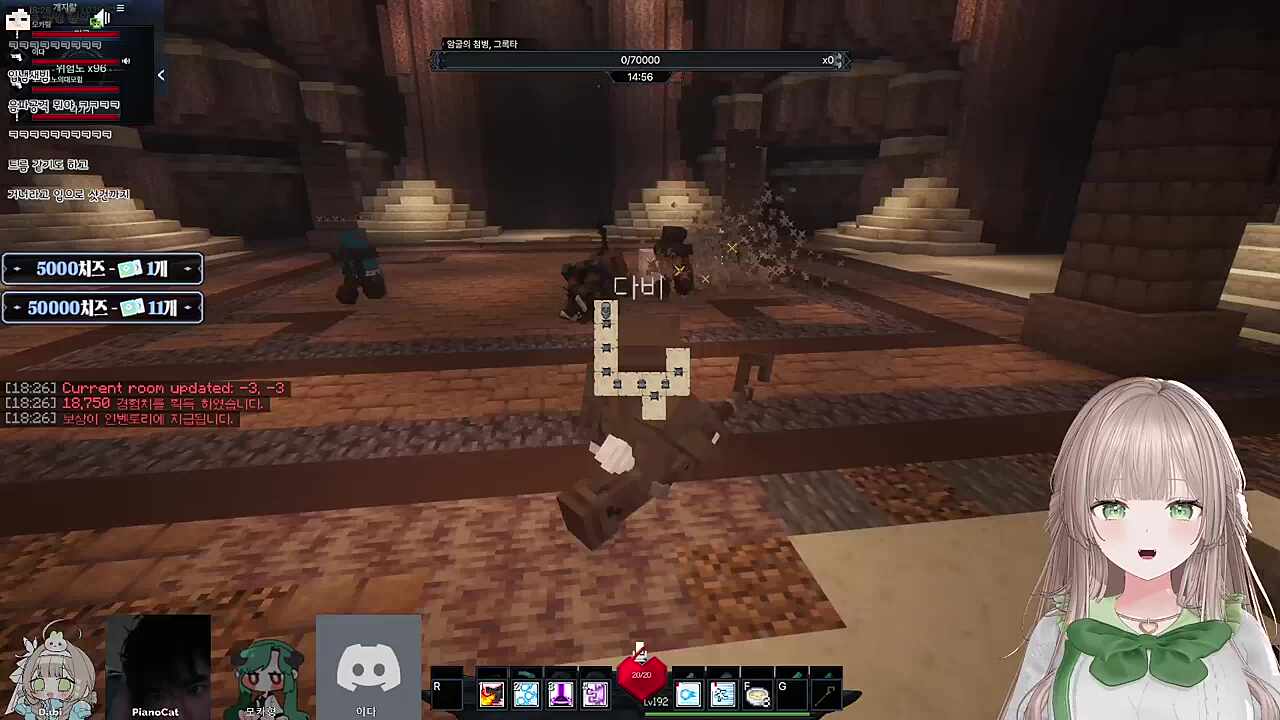Click the 5000 cheese donation banner
1280x720 pixels.
102,269
